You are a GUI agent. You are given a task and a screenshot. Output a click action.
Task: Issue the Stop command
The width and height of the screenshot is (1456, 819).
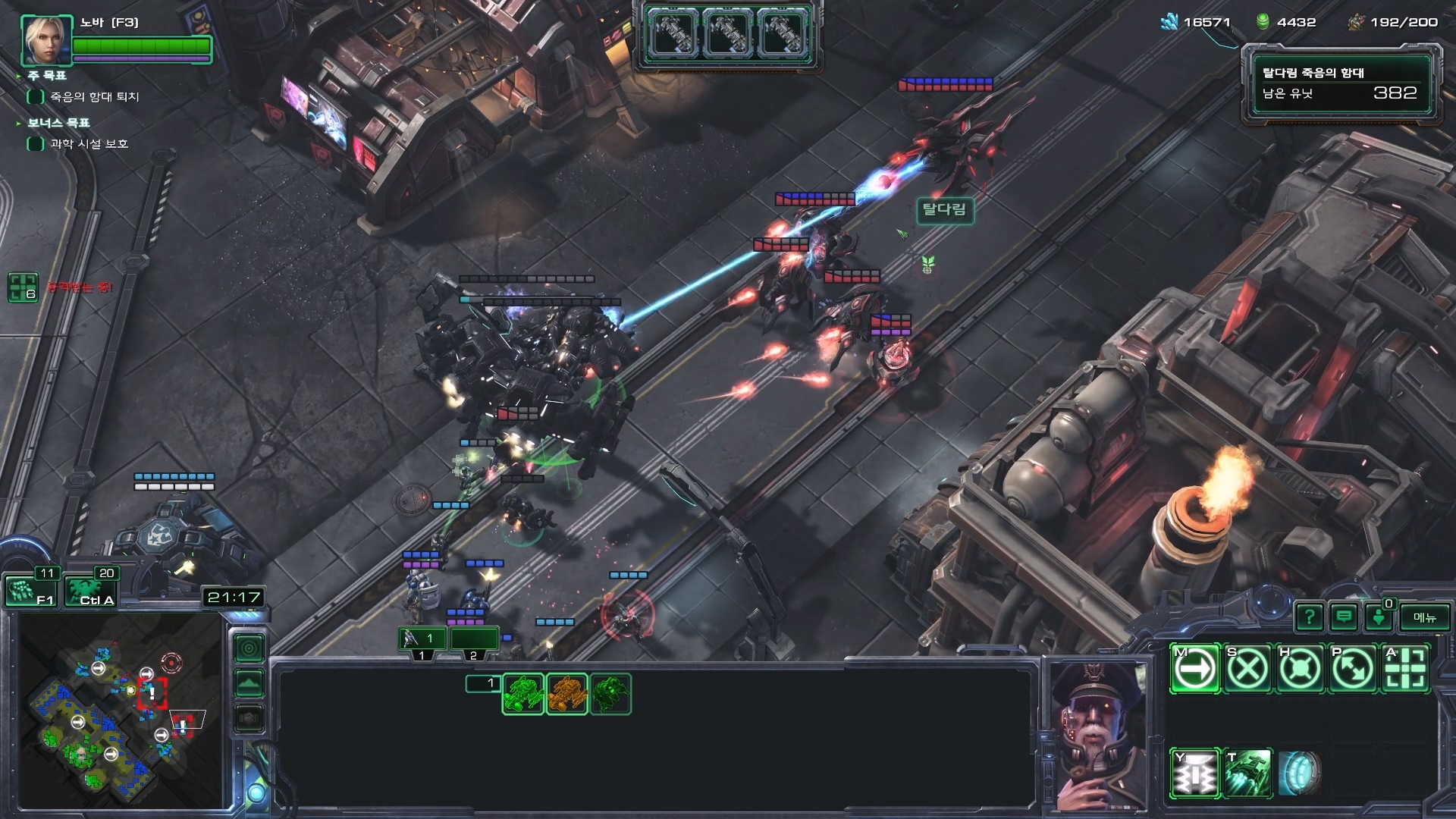pyautogui.click(x=1247, y=669)
